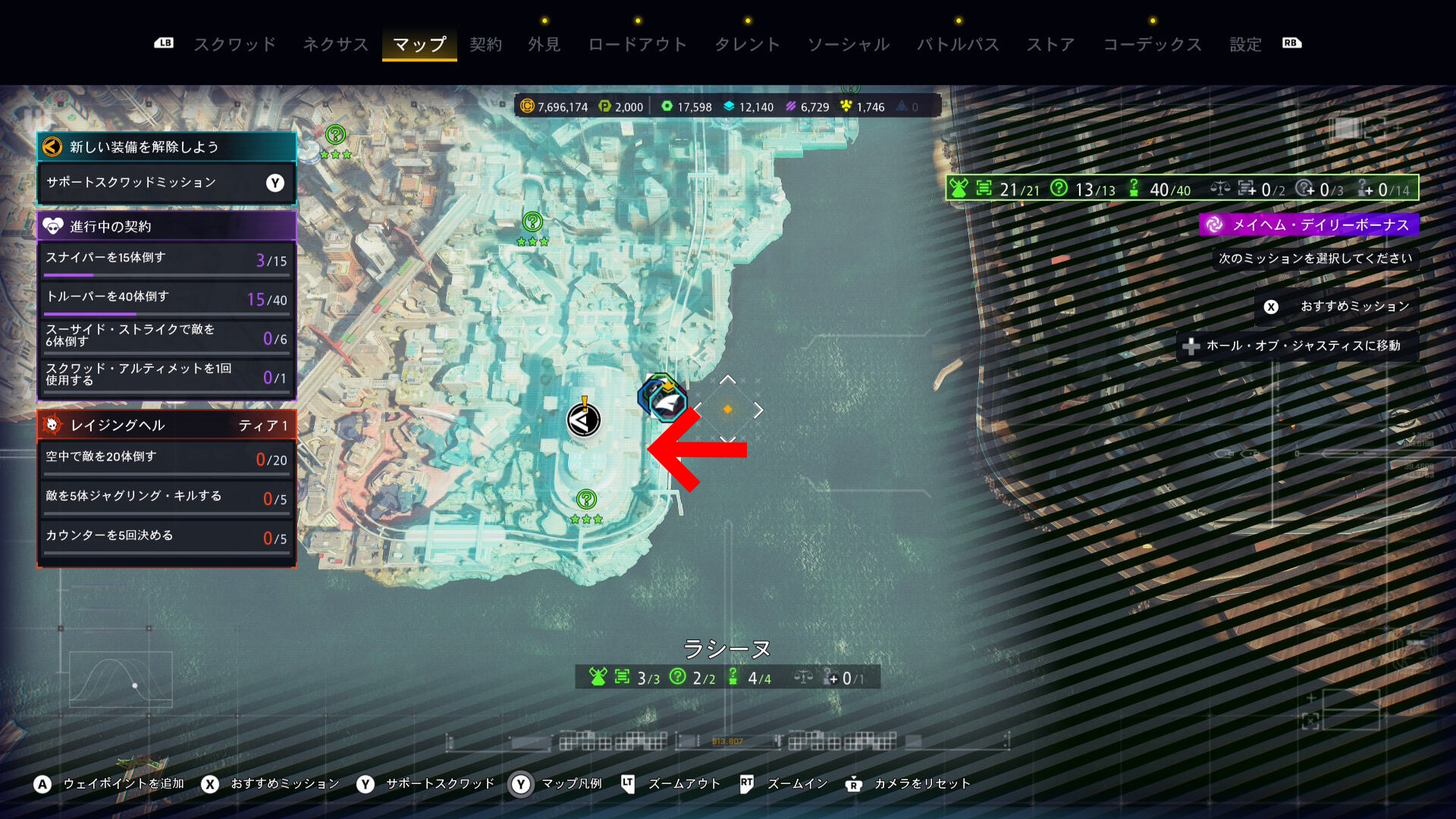Open the ネクサス tab
Viewport: 1456px width, 819px height.
[x=335, y=45]
